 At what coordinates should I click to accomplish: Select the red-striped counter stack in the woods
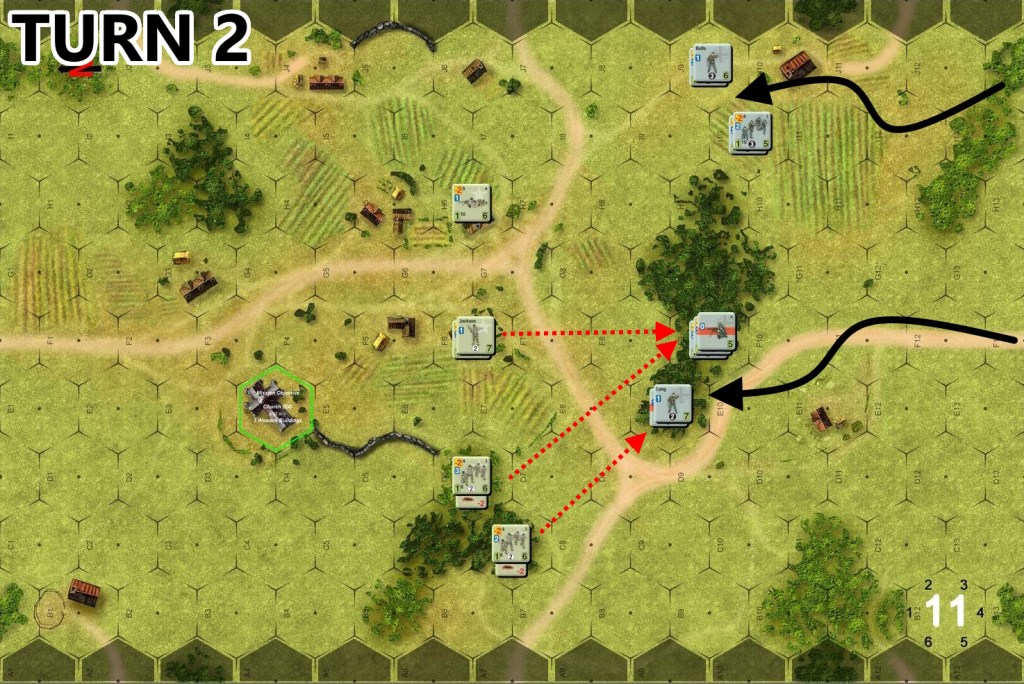point(714,335)
